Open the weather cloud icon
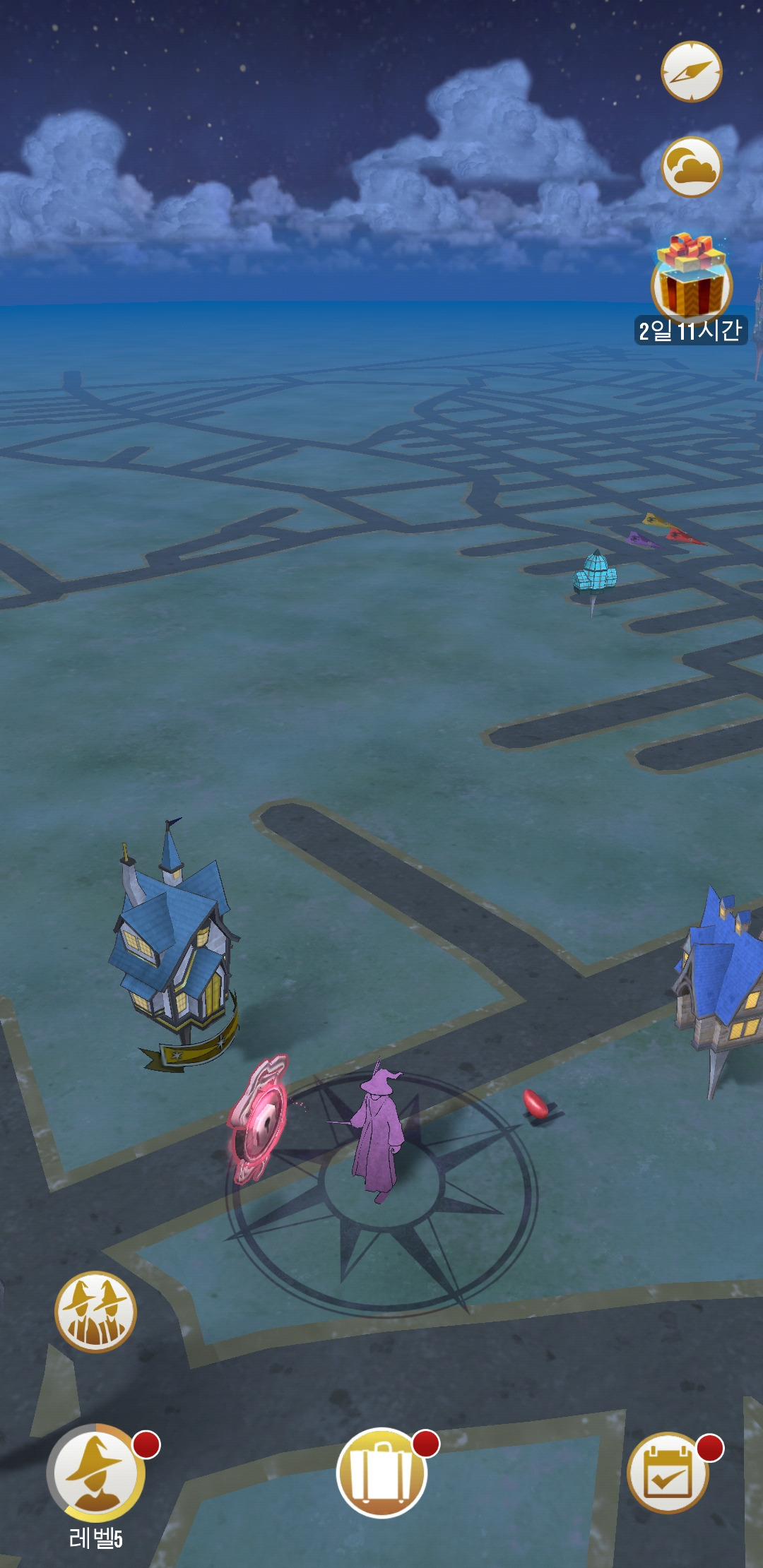This screenshot has height=1568, width=763. [x=691, y=167]
